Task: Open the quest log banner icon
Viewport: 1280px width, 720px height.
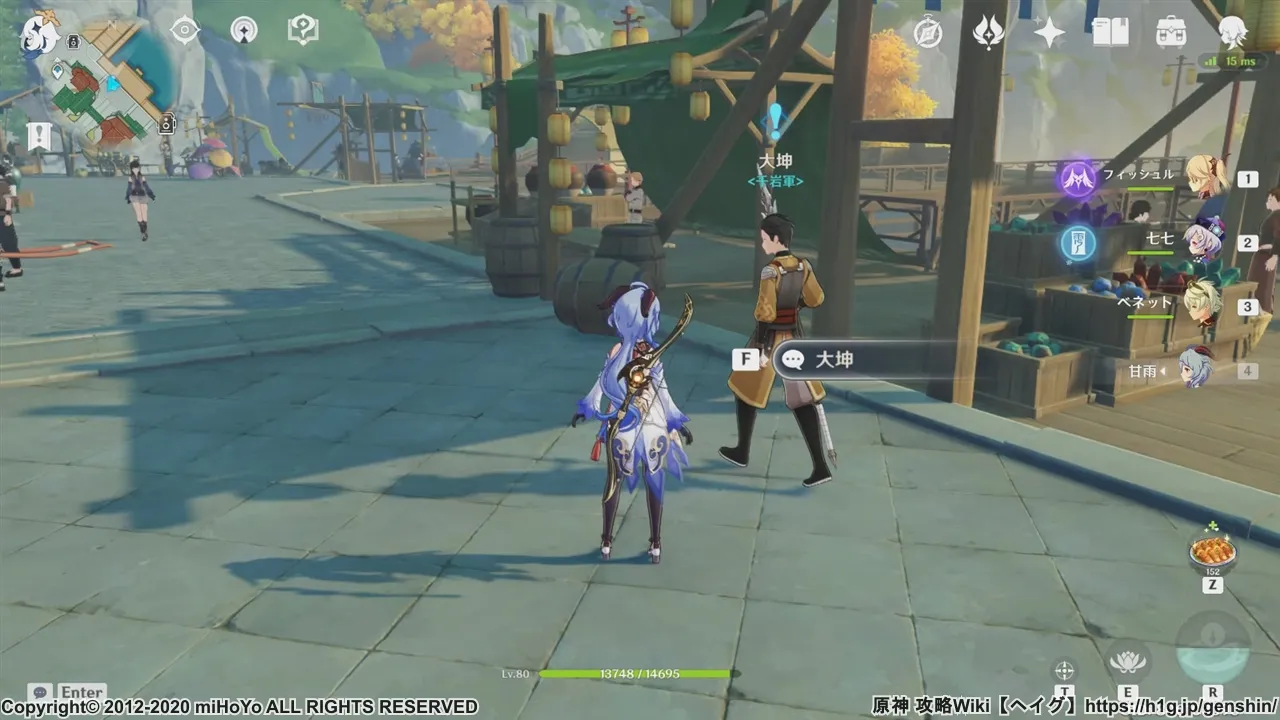Action: point(40,135)
